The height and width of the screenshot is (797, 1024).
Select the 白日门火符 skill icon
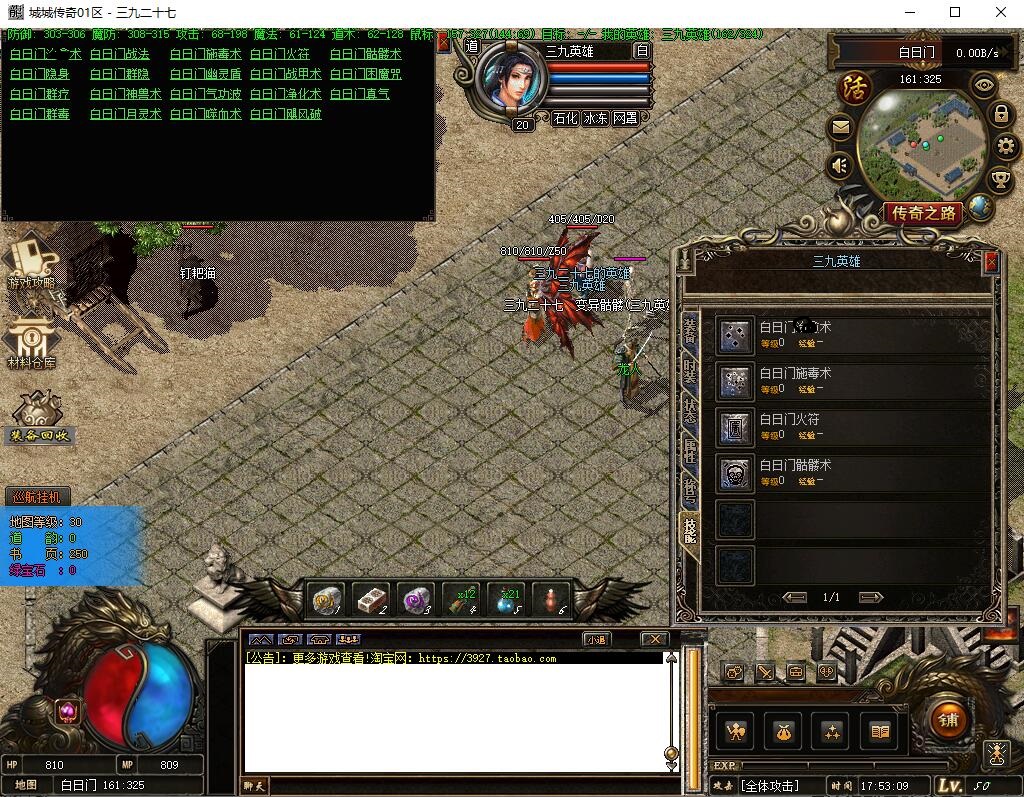click(735, 427)
